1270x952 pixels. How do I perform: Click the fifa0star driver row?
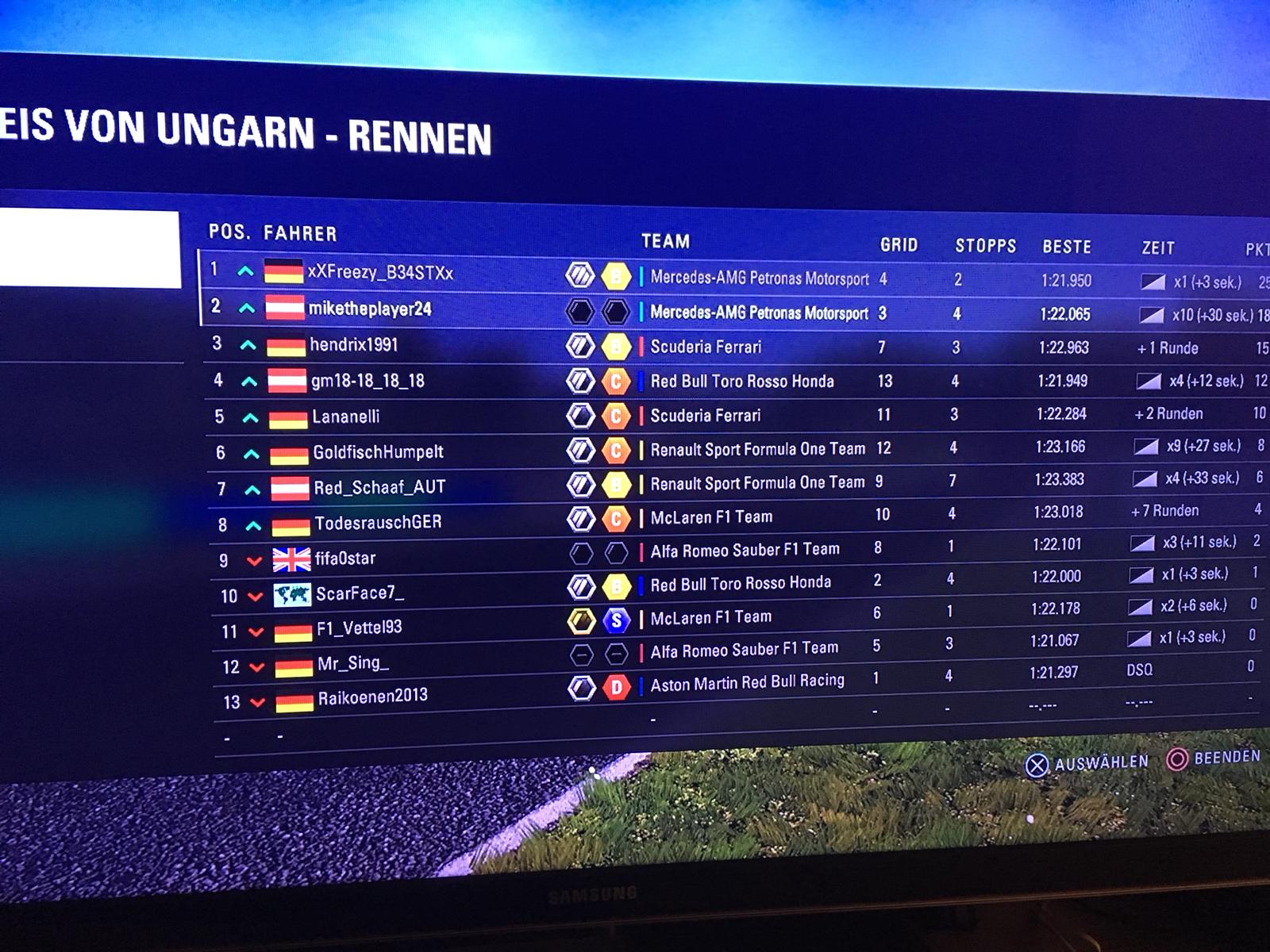coord(345,559)
